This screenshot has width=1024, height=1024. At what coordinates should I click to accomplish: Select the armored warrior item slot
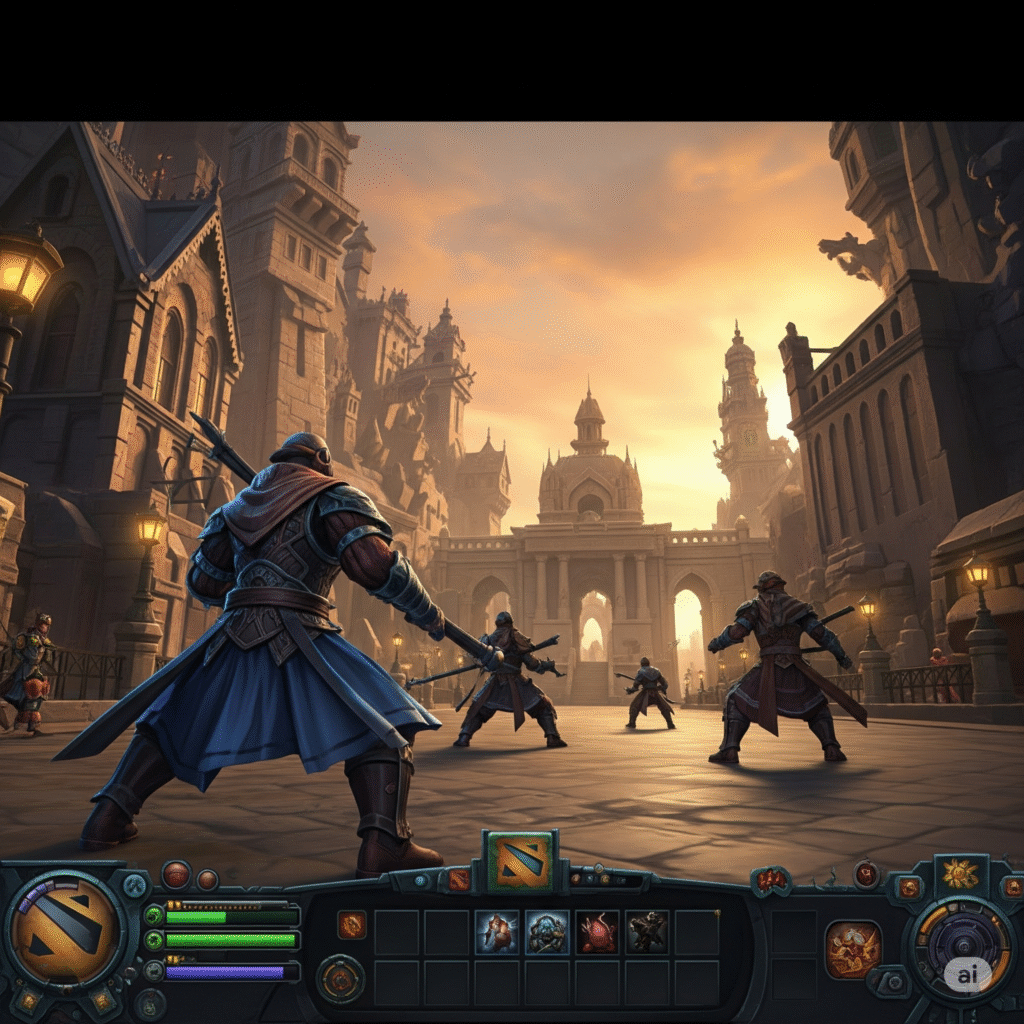(497, 932)
